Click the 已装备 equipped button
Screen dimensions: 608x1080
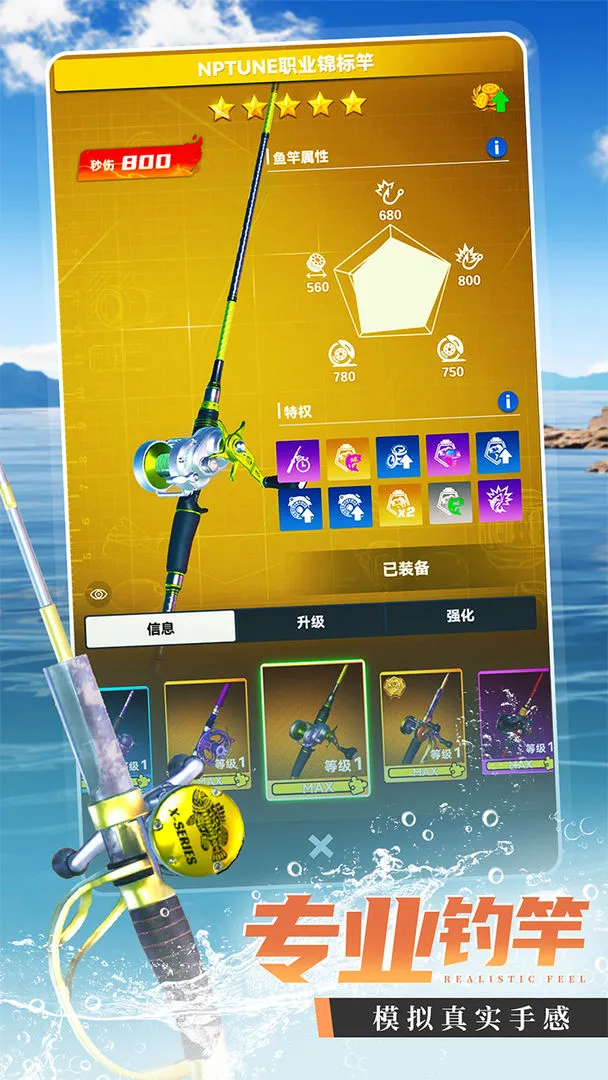pyautogui.click(x=407, y=568)
